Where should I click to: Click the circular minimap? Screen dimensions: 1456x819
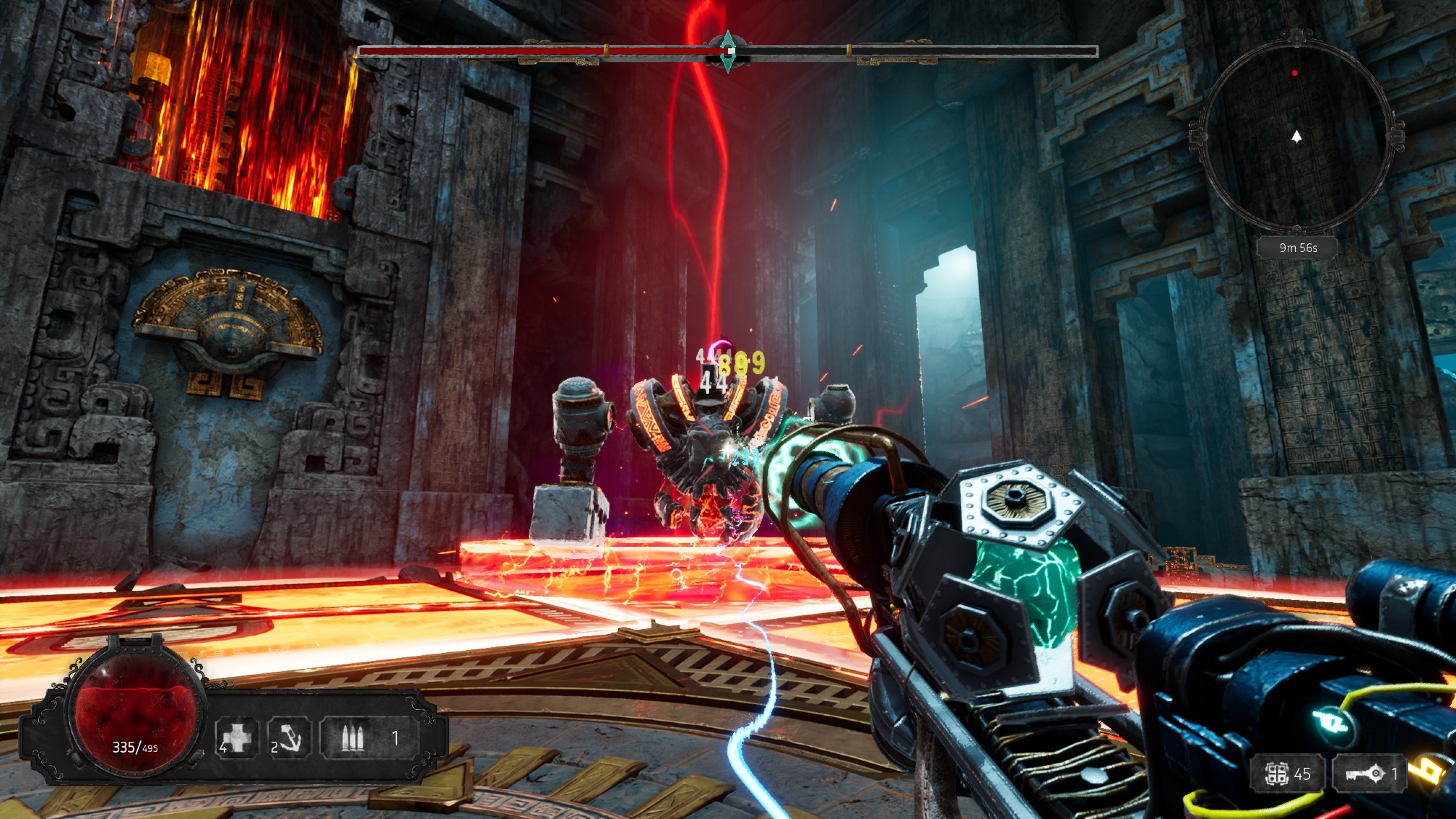coord(1296,136)
